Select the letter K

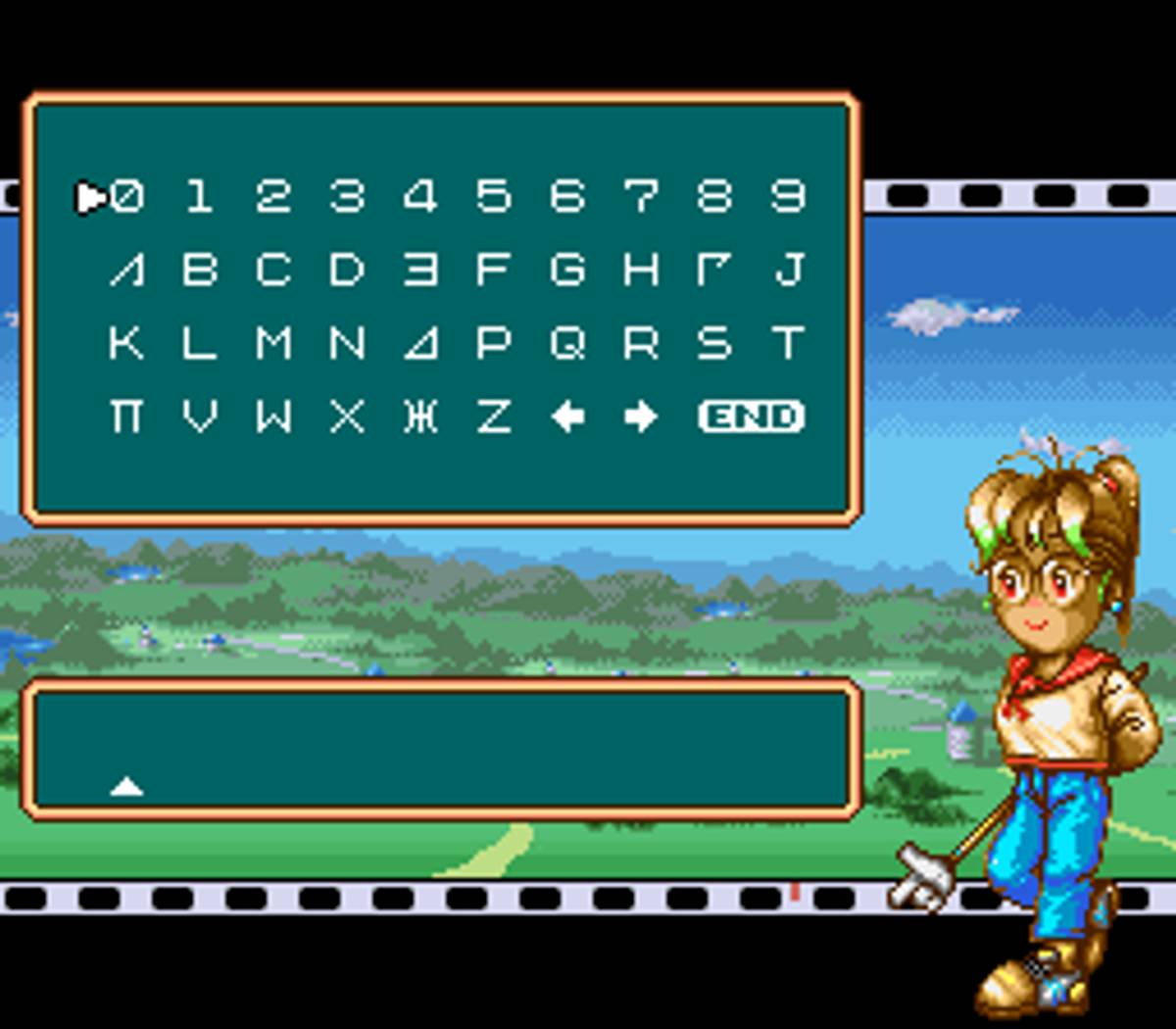tap(126, 343)
